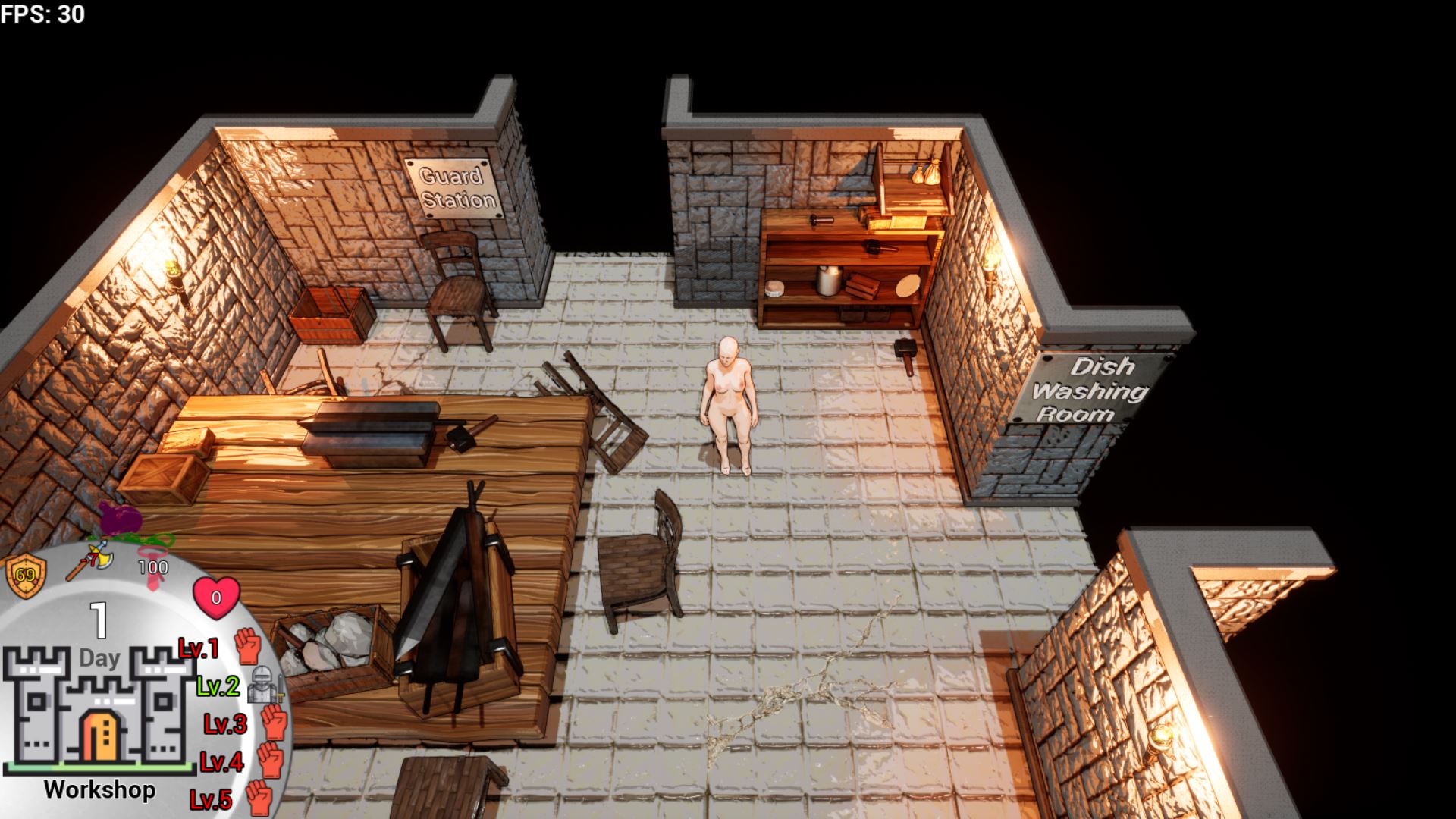Open the castle icon above Workshop
The image size is (1456, 819).
point(99,708)
